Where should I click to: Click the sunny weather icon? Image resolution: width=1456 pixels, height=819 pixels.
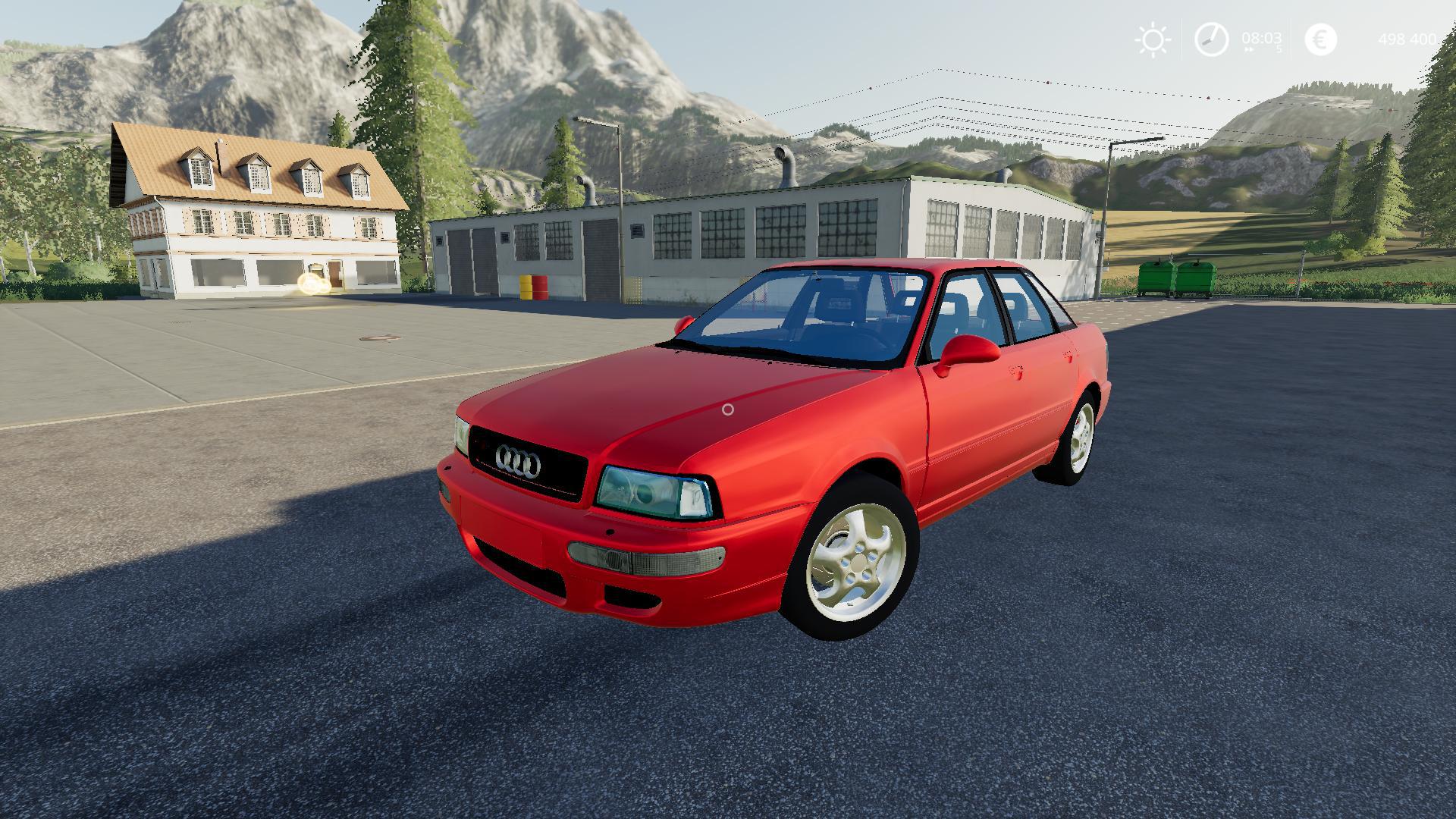1153,39
